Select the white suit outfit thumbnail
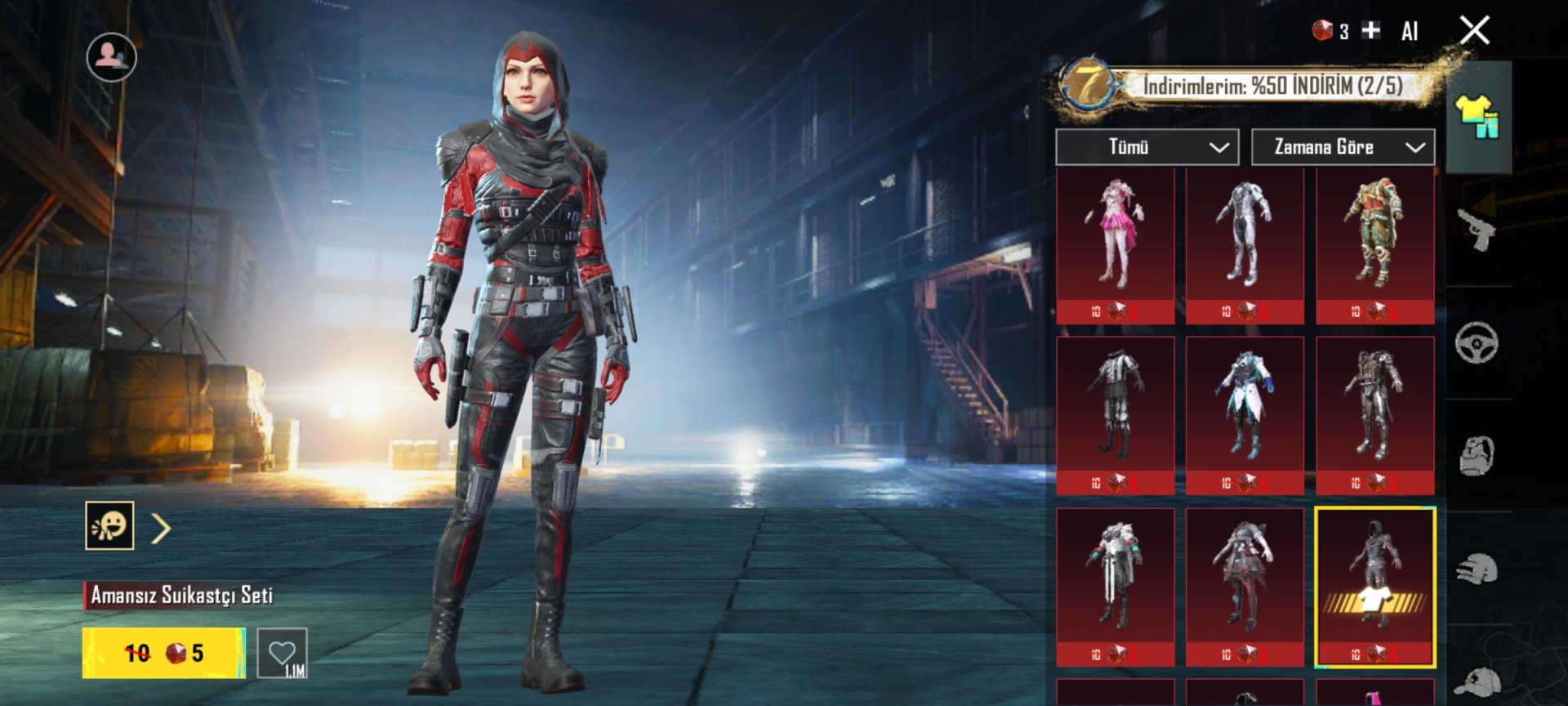1568x706 pixels. pos(1244,244)
